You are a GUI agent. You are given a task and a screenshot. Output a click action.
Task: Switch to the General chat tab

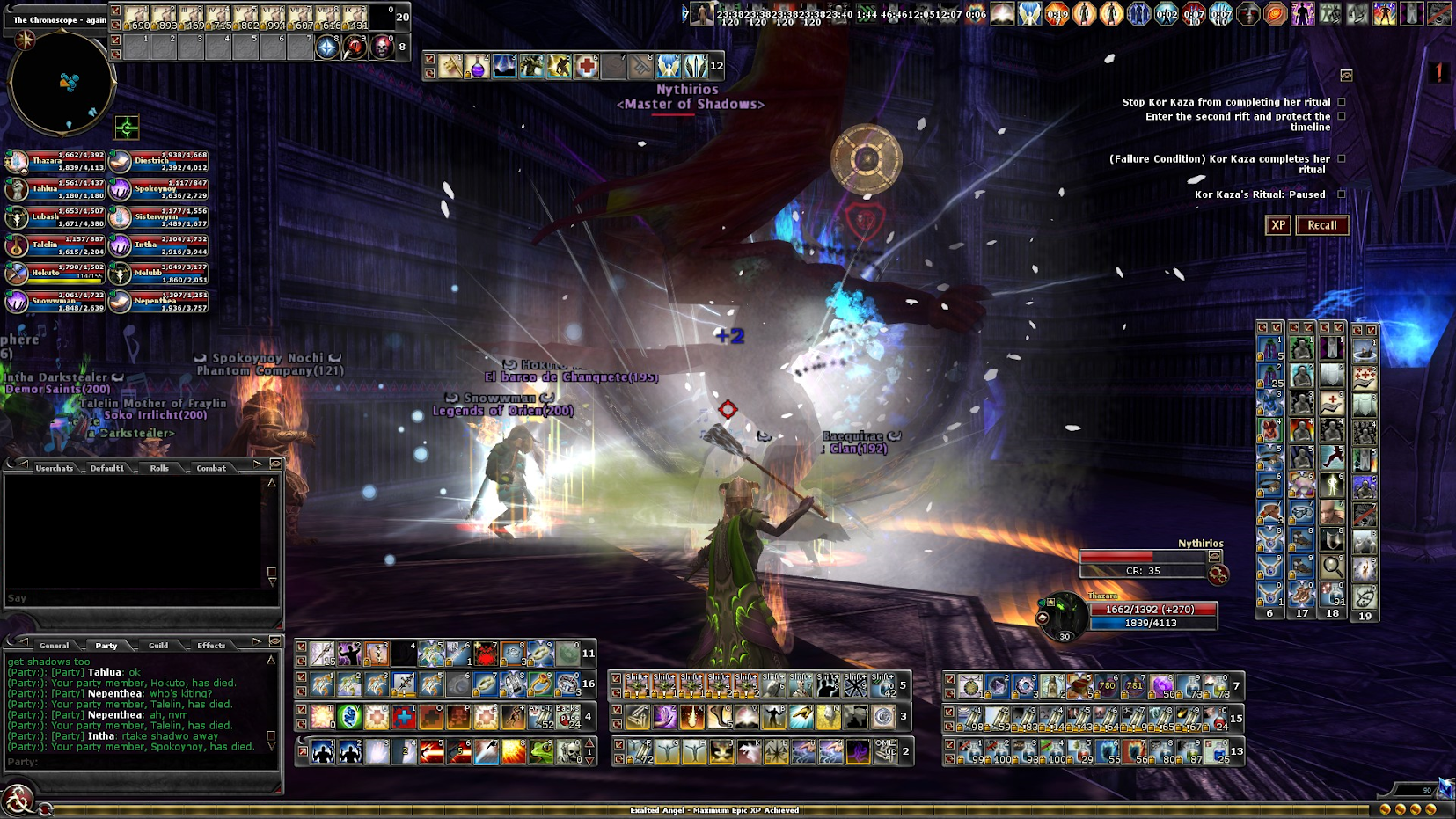tap(54, 646)
